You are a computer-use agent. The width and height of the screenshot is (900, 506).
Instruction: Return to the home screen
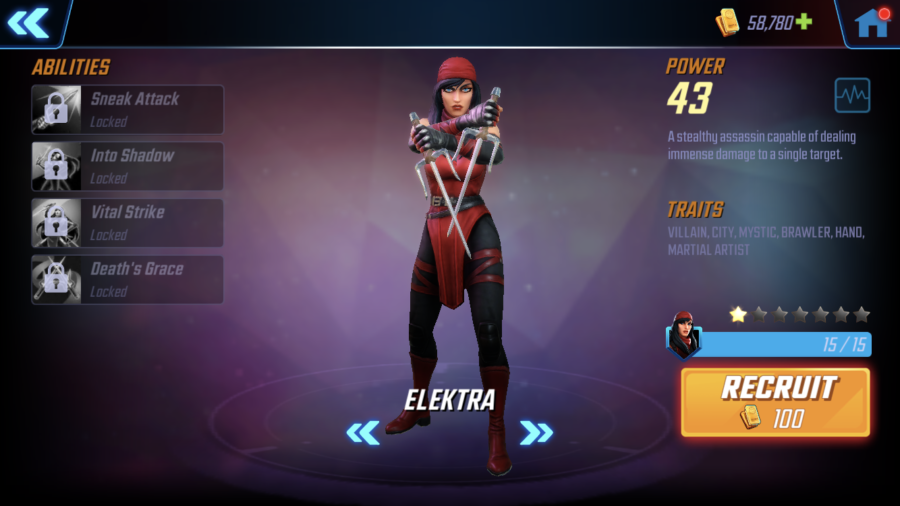point(871,22)
